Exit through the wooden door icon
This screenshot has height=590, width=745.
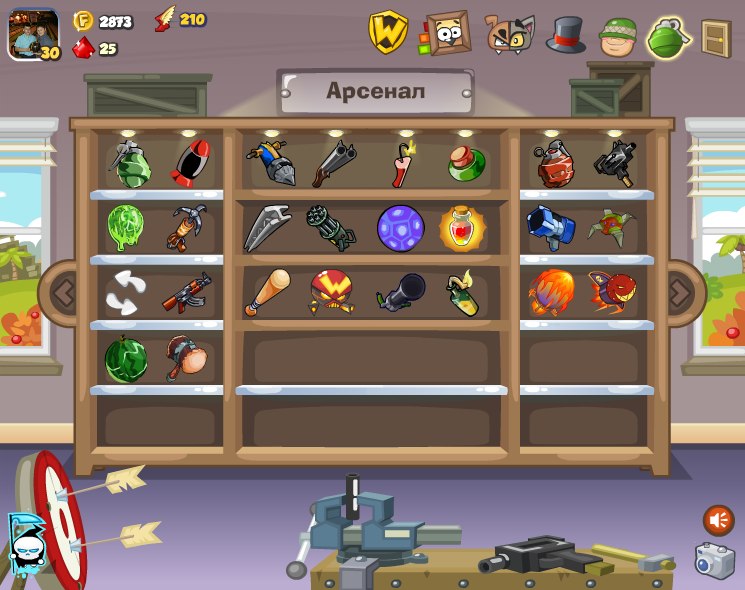point(715,38)
